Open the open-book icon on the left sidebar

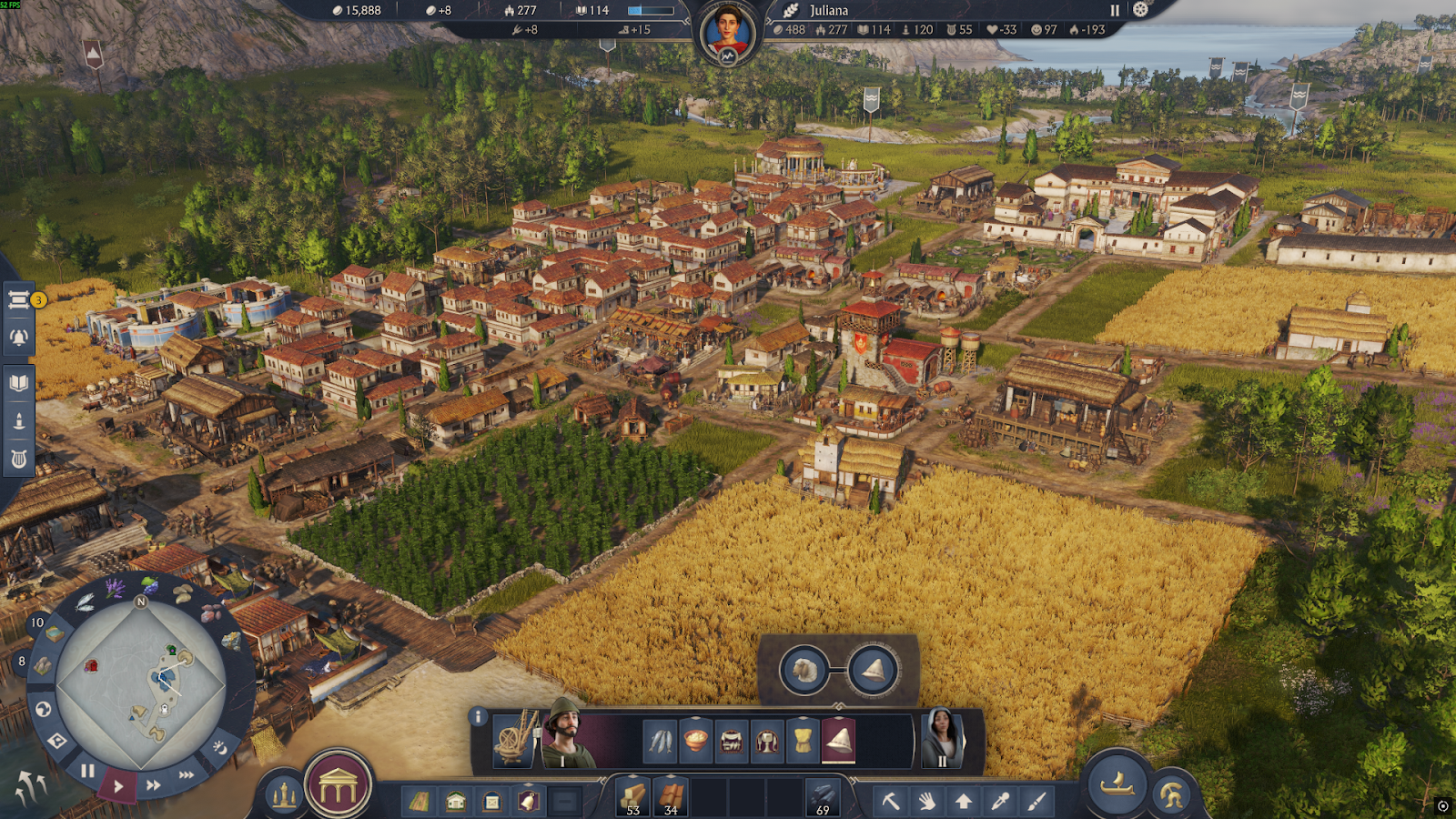coord(19,382)
